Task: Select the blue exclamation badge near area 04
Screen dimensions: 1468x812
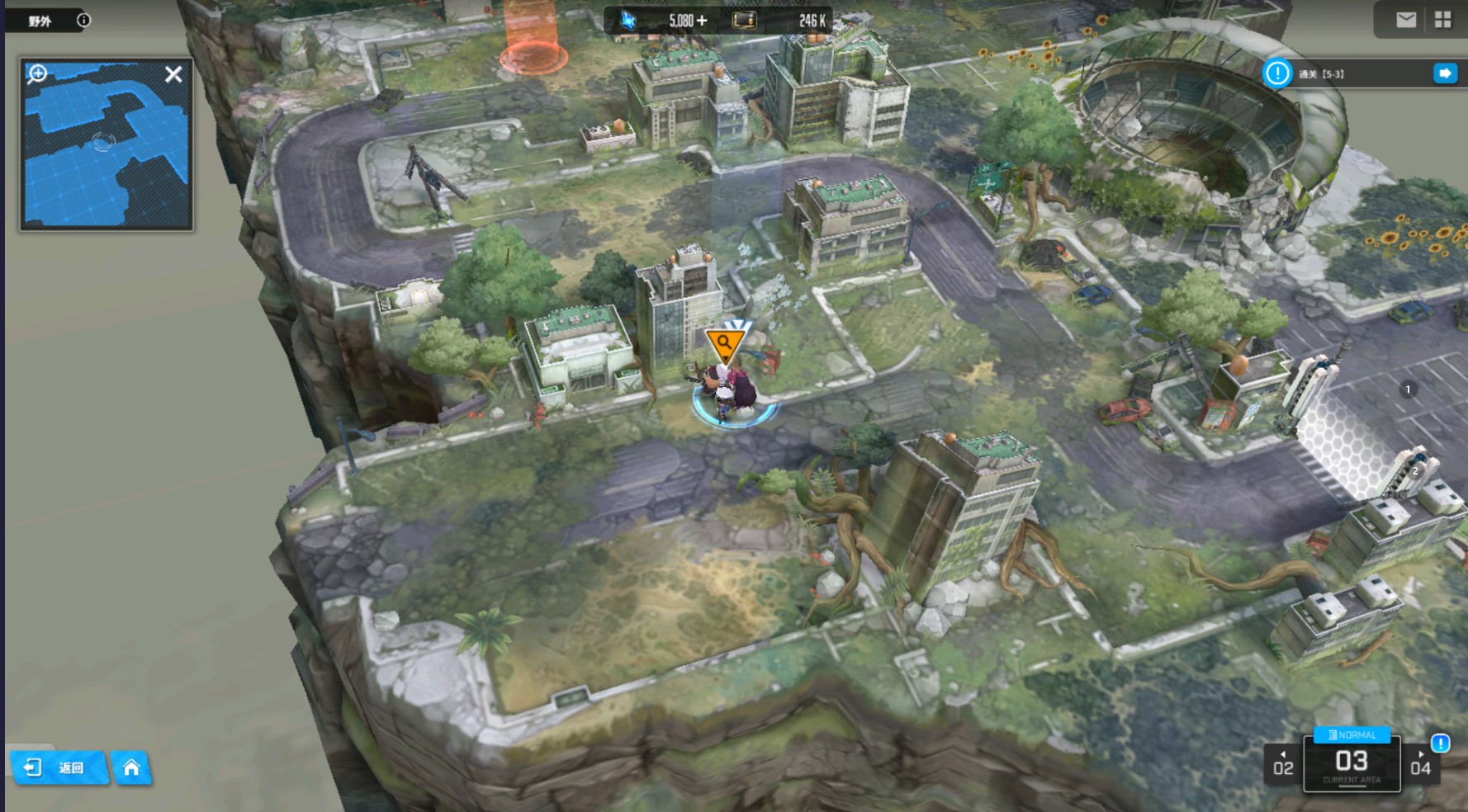Action: (1440, 744)
